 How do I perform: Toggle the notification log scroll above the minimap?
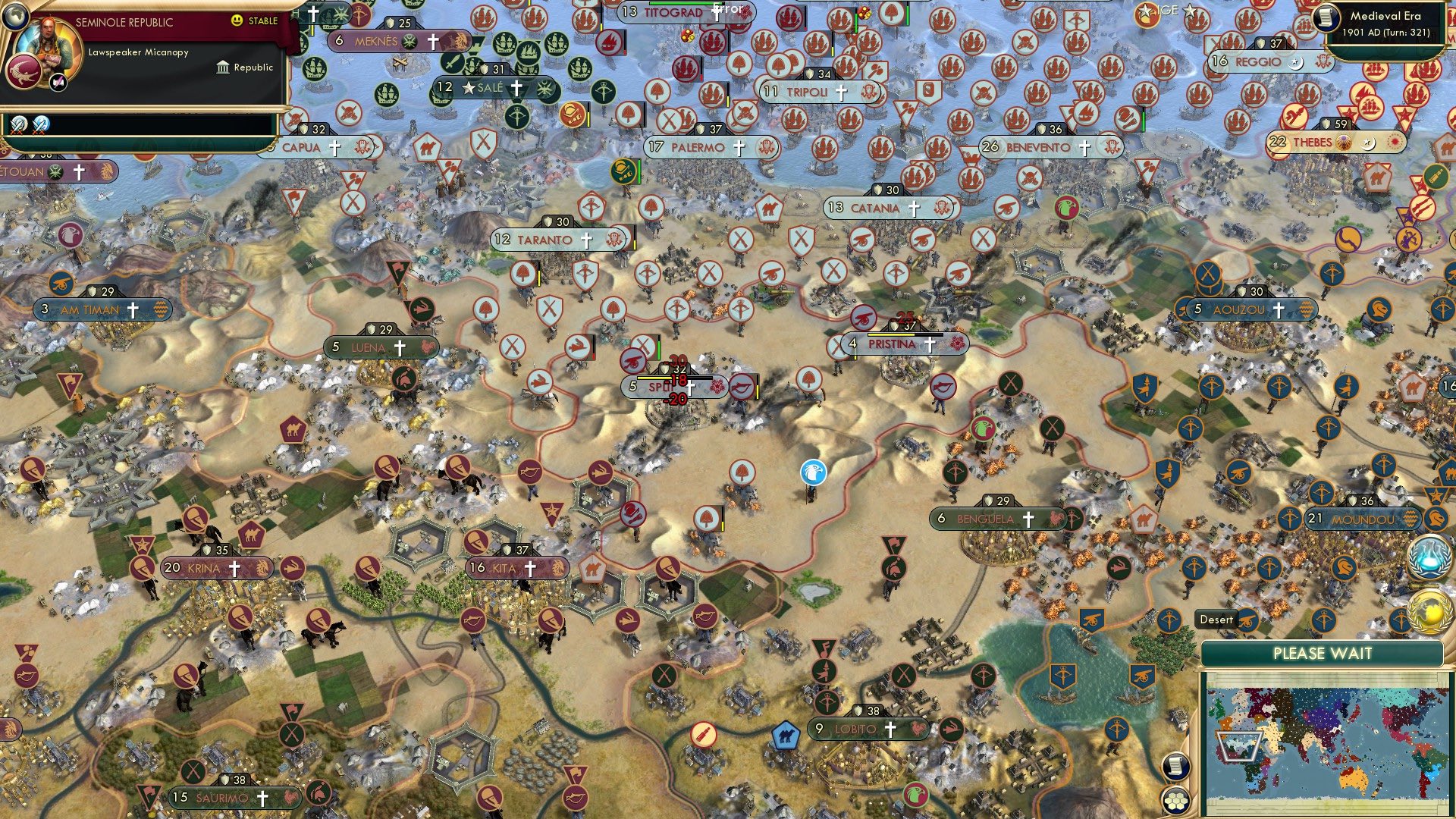pyautogui.click(x=1176, y=765)
